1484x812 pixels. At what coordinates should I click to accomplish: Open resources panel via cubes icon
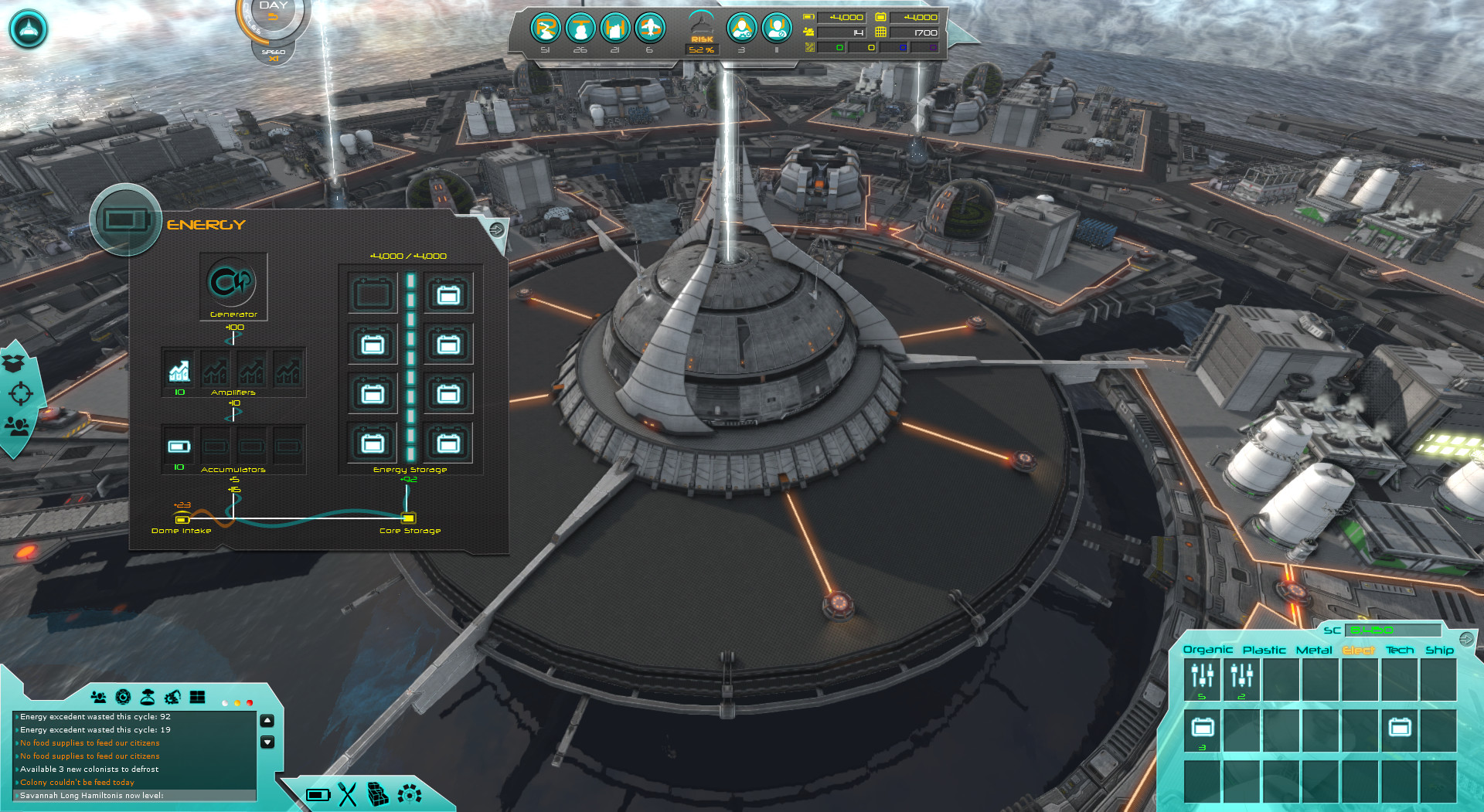pos(378,794)
